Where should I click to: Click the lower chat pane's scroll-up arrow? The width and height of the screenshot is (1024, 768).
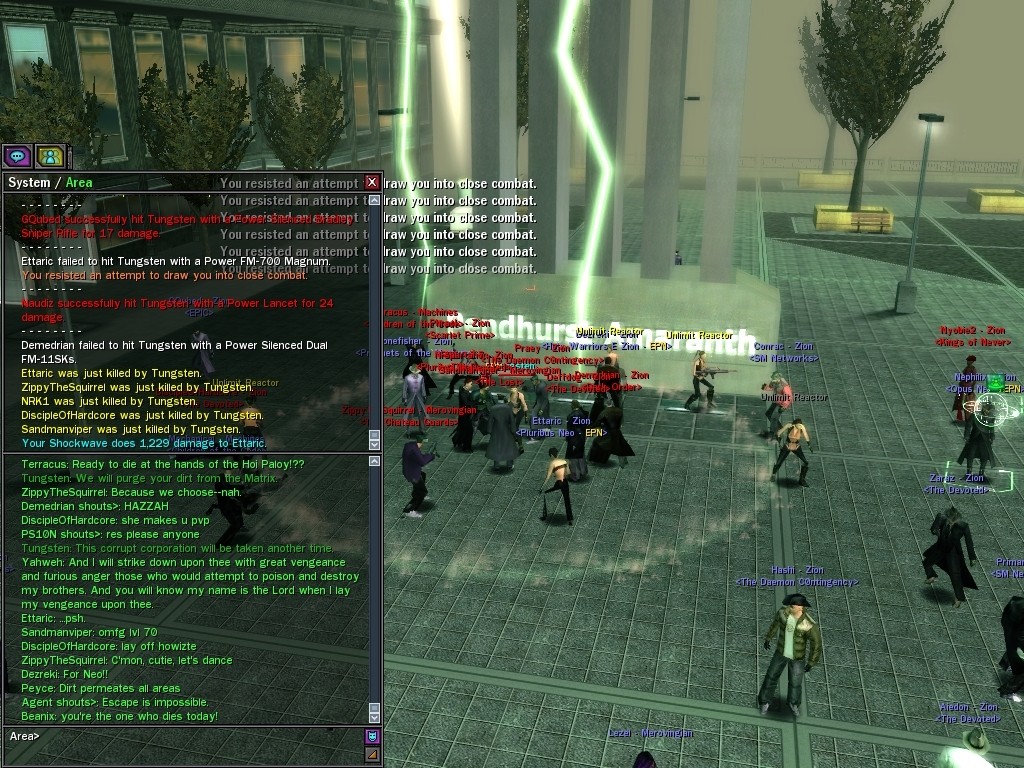click(375, 462)
